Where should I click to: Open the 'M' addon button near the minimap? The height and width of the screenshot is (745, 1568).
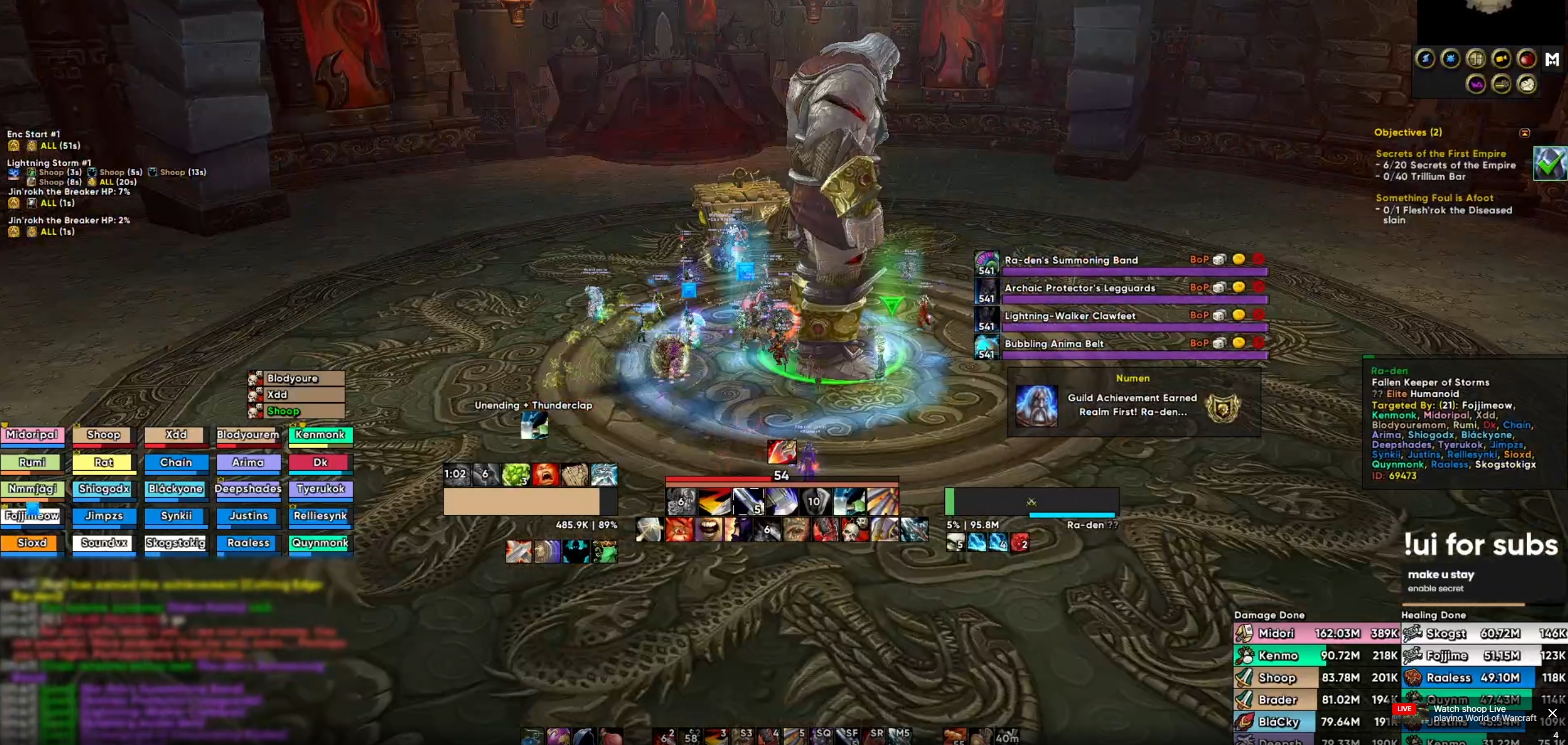tap(1553, 59)
